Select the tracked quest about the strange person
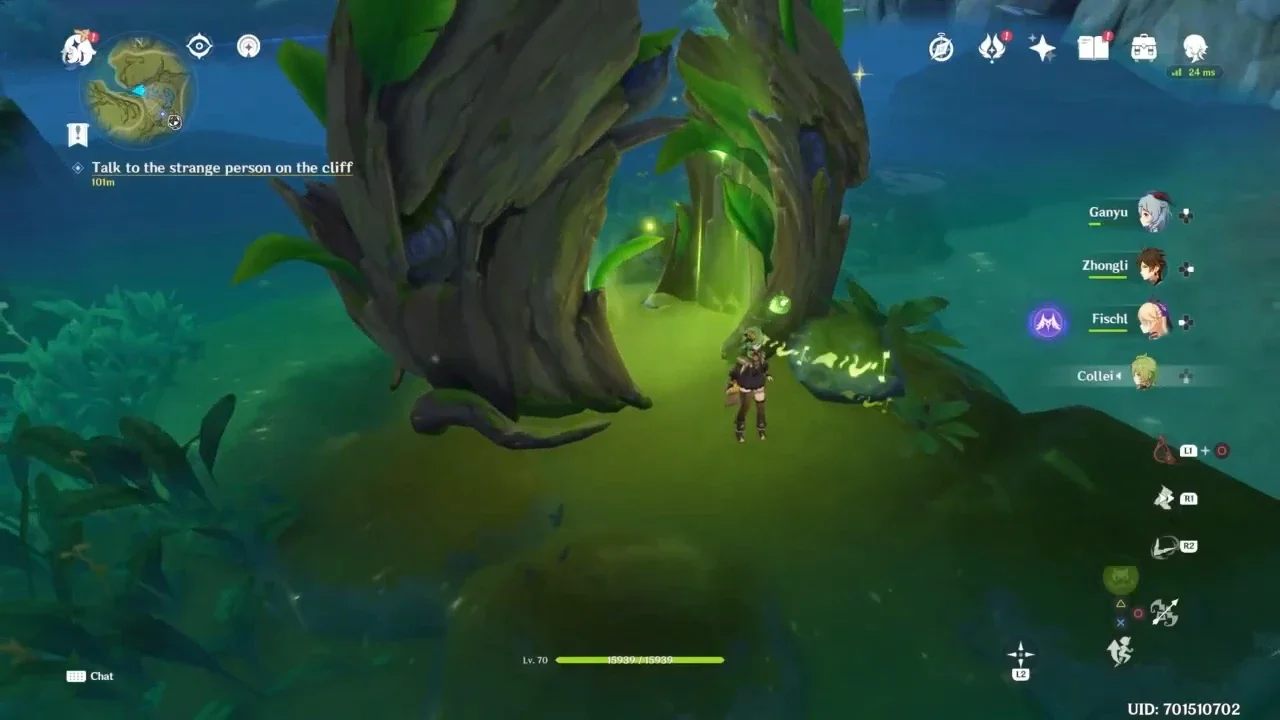This screenshot has height=720, width=1280. 222,168
